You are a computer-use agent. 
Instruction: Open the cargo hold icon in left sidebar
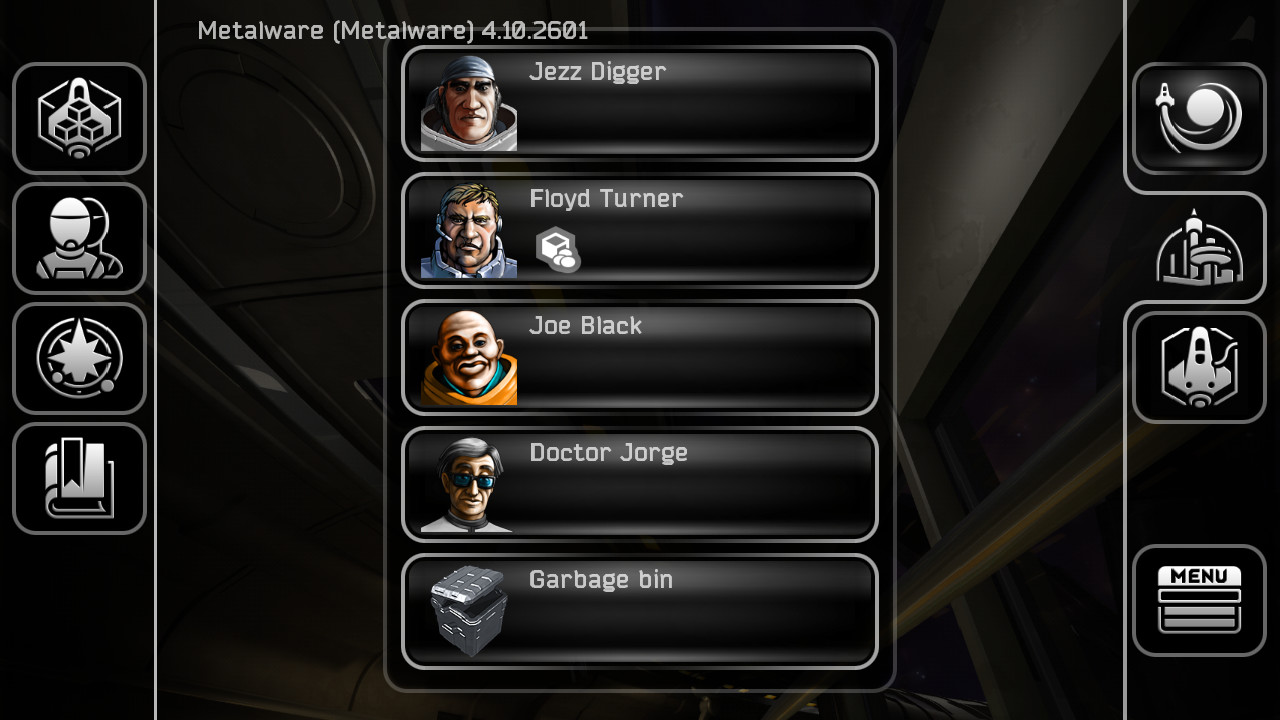(x=79, y=118)
